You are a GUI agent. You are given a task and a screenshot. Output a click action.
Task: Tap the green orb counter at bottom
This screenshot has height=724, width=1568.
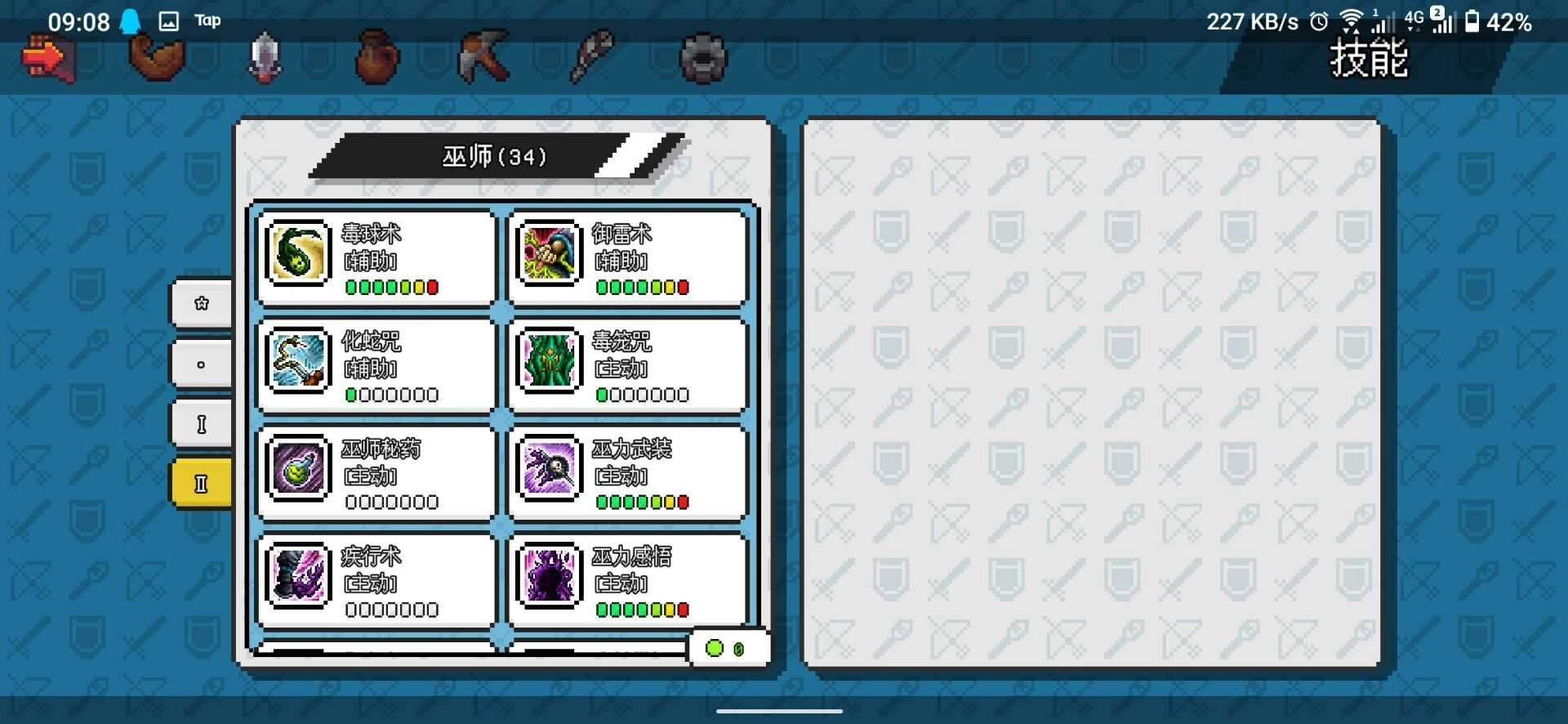(727, 648)
